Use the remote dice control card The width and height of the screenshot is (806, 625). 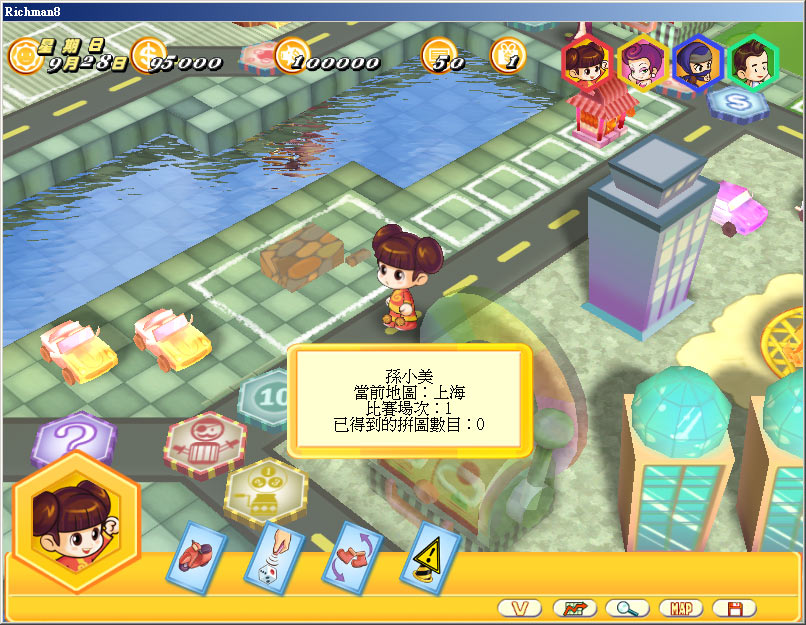(x=275, y=558)
